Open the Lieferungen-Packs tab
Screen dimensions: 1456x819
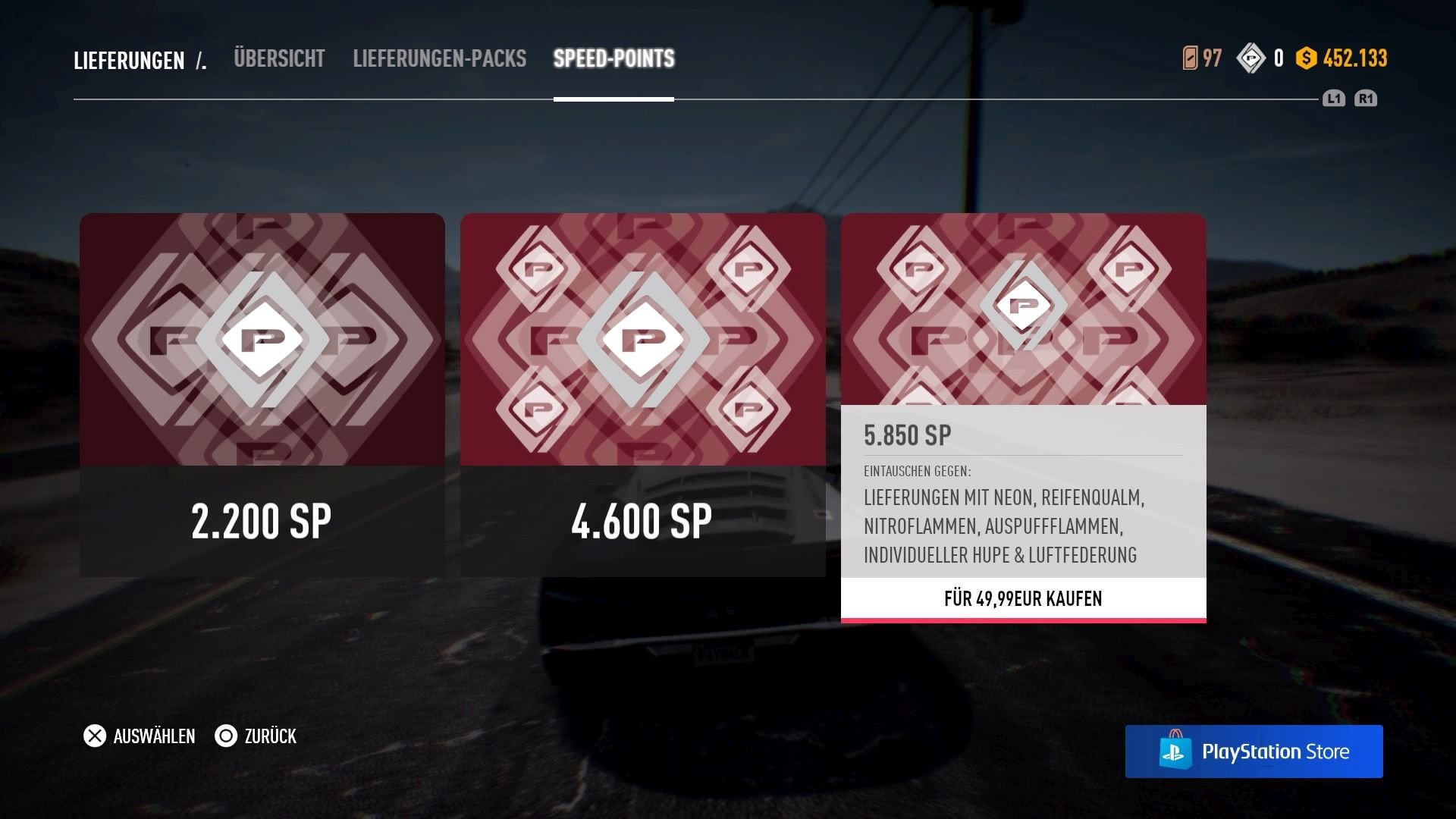click(438, 58)
